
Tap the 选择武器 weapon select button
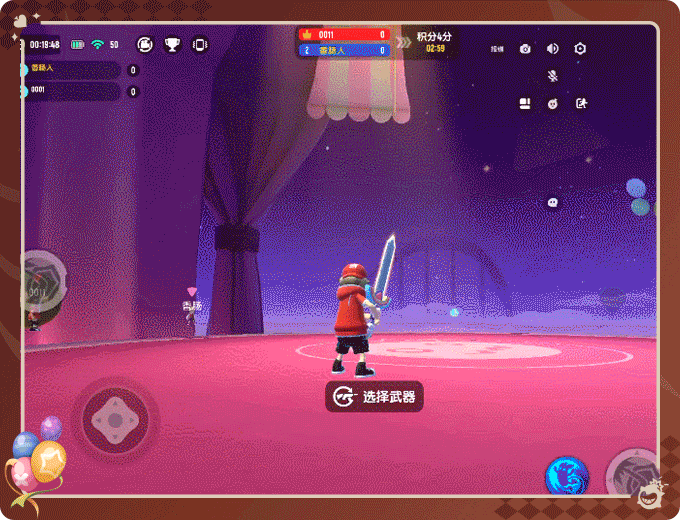click(374, 397)
